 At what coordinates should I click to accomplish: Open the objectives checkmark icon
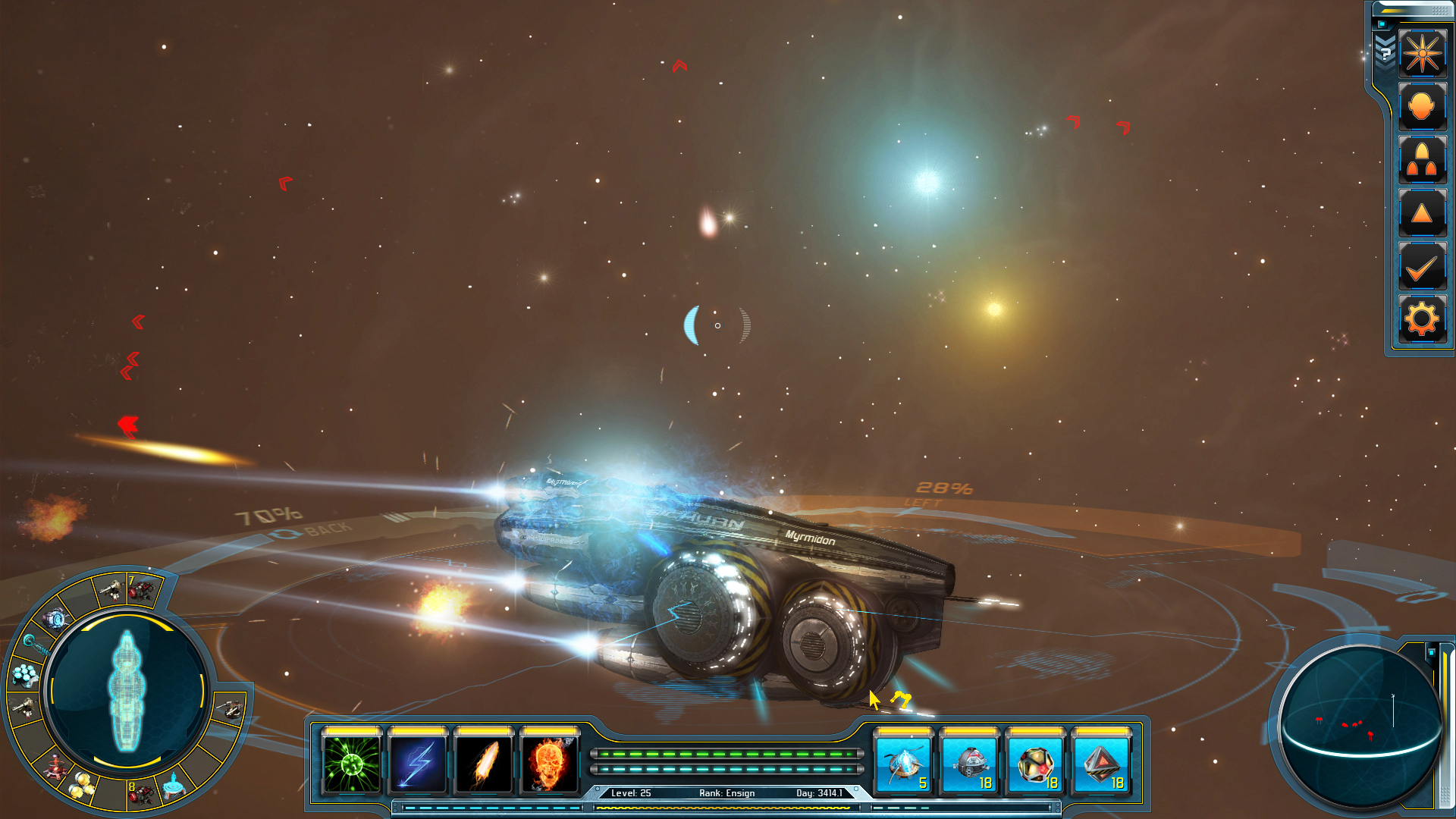pos(1423,266)
